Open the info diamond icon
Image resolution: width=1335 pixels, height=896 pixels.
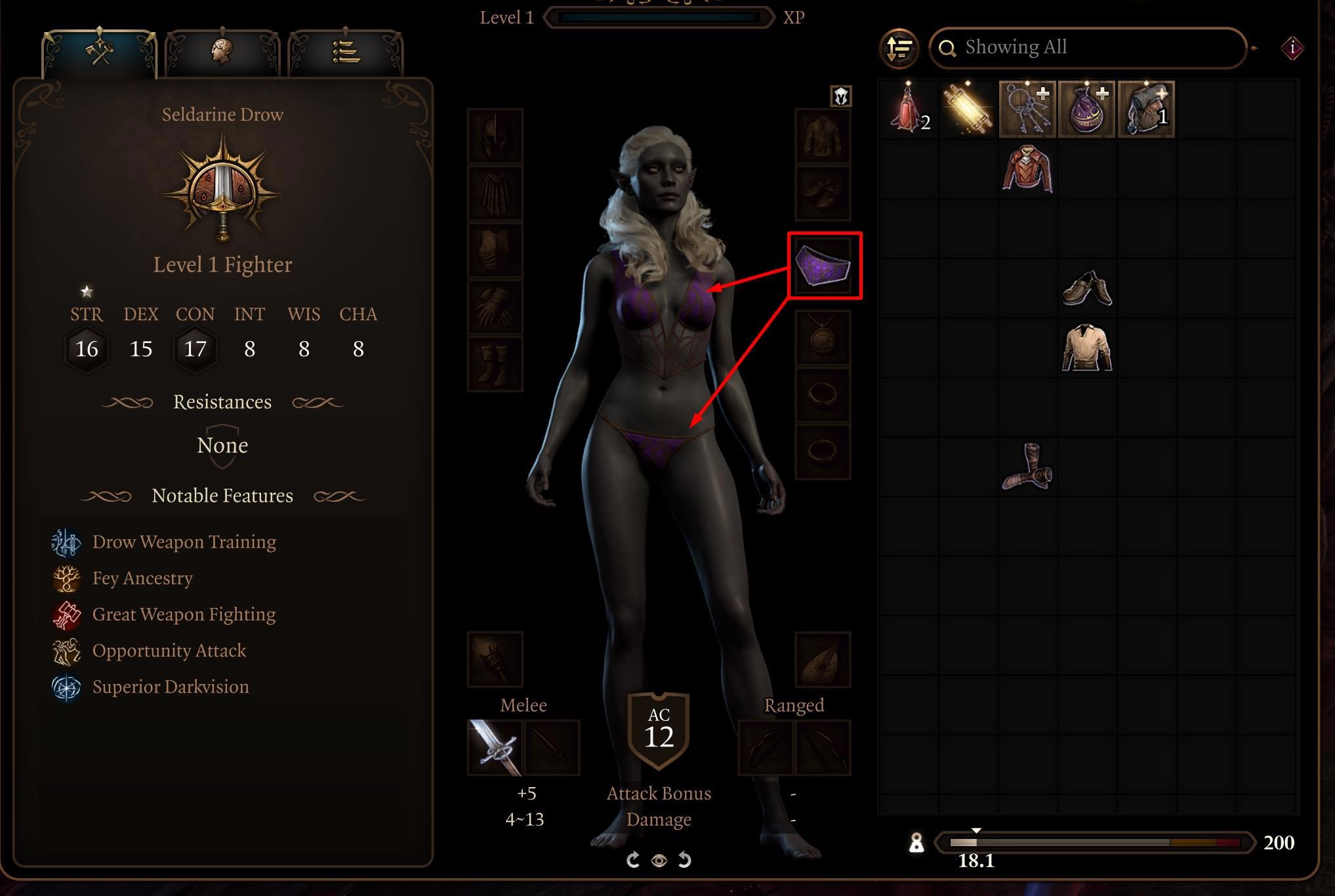(1292, 48)
